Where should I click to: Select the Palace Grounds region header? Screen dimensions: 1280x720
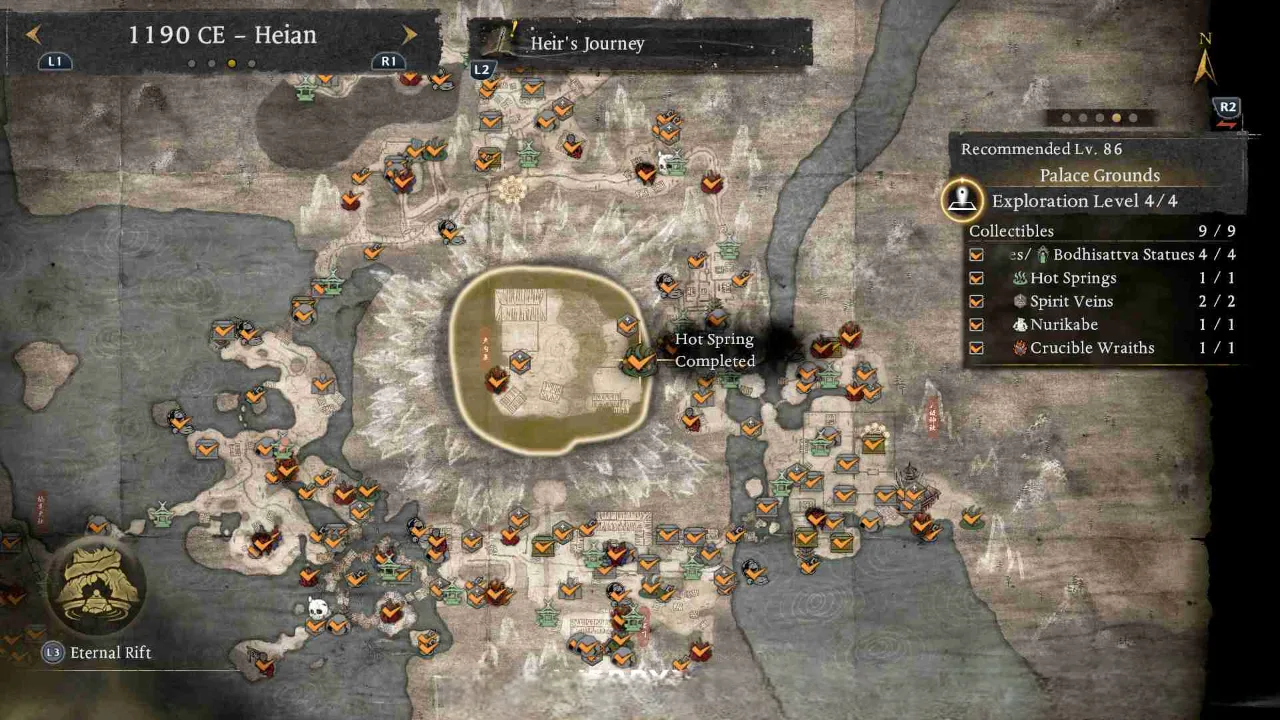pos(1099,175)
